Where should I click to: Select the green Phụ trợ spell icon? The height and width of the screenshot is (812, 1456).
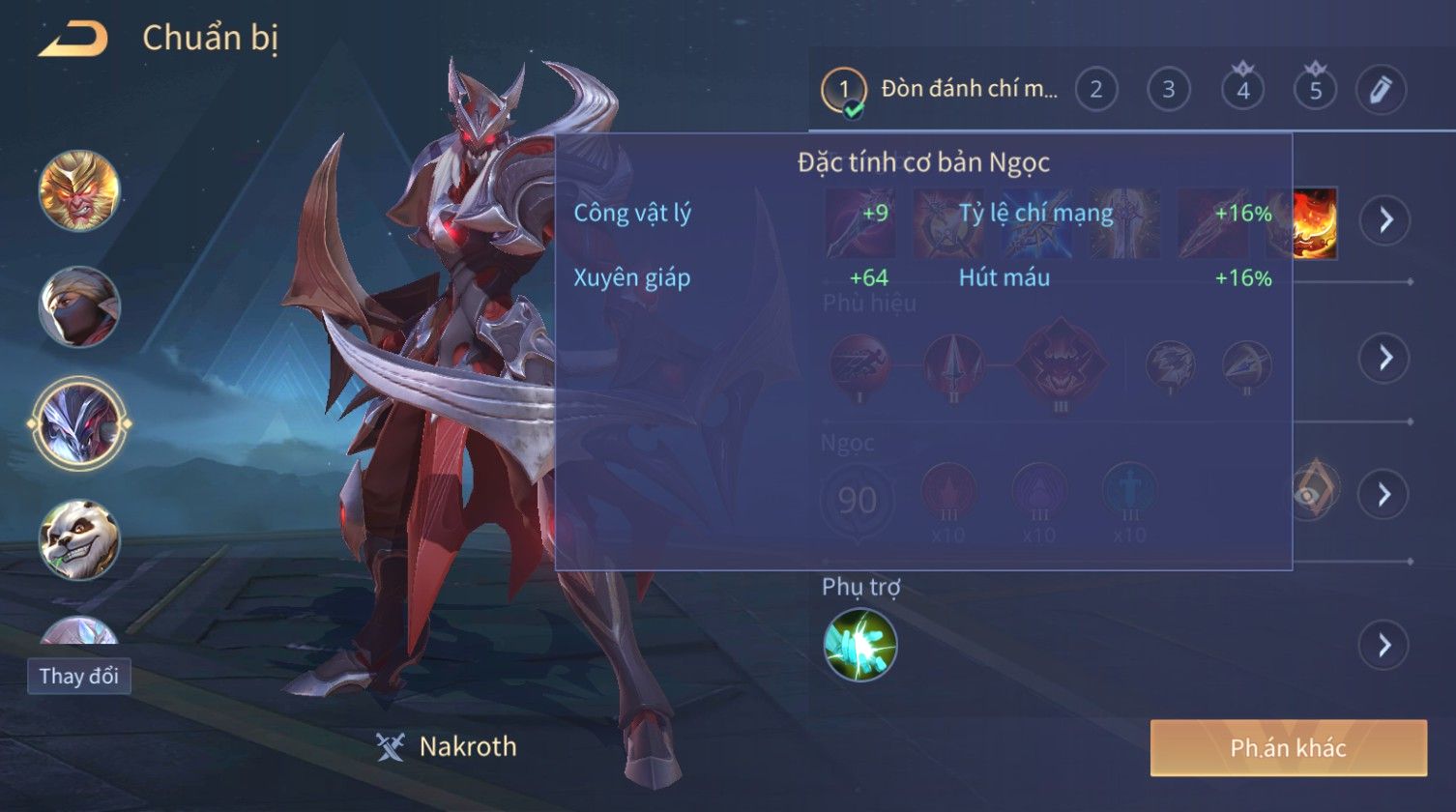click(x=859, y=645)
